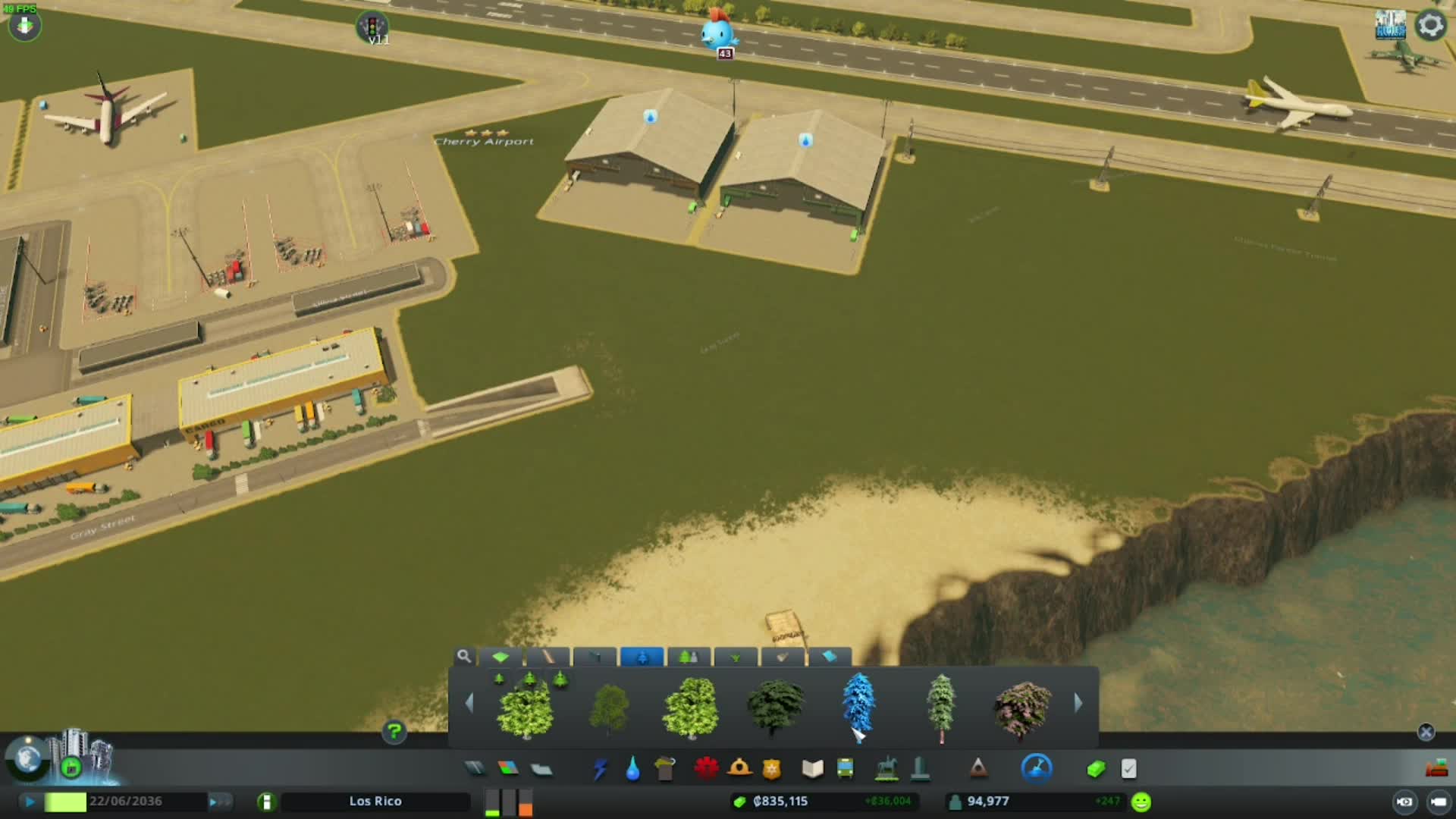This screenshot has width=1456, height=819.
Task: Select the blue tree thumbnail
Action: tap(858, 705)
